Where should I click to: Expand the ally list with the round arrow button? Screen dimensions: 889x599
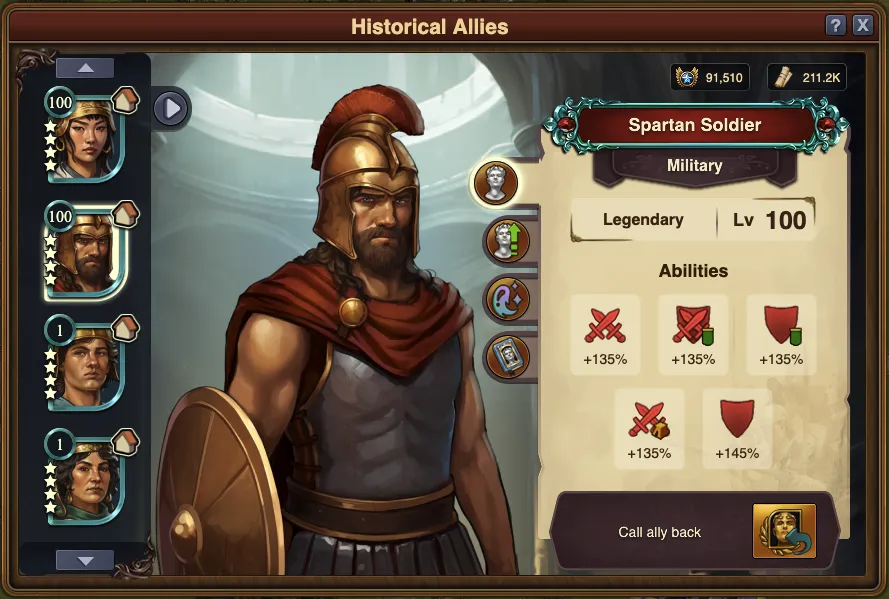[x=171, y=108]
